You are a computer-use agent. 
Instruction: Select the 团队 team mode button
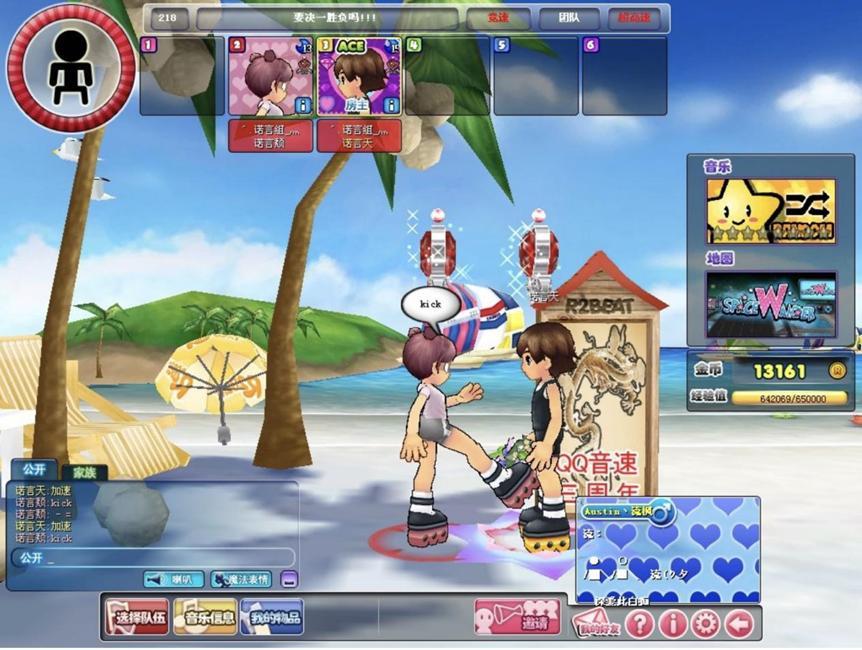568,19
